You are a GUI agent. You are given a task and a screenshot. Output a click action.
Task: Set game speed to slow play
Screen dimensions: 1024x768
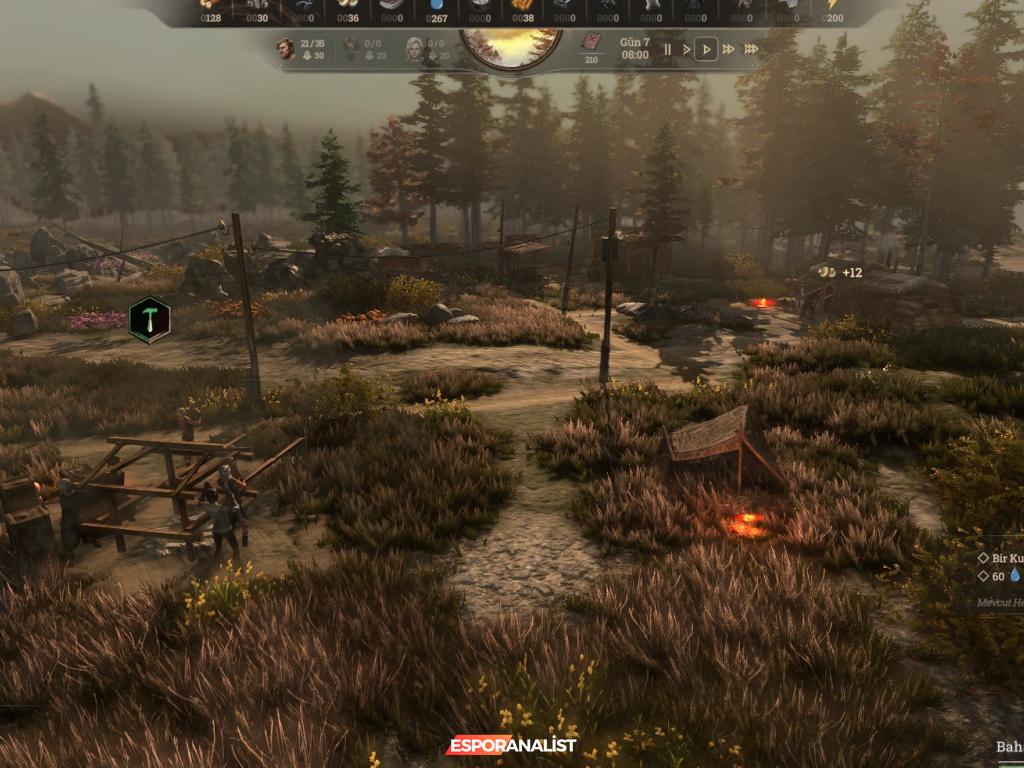pyautogui.click(x=686, y=49)
